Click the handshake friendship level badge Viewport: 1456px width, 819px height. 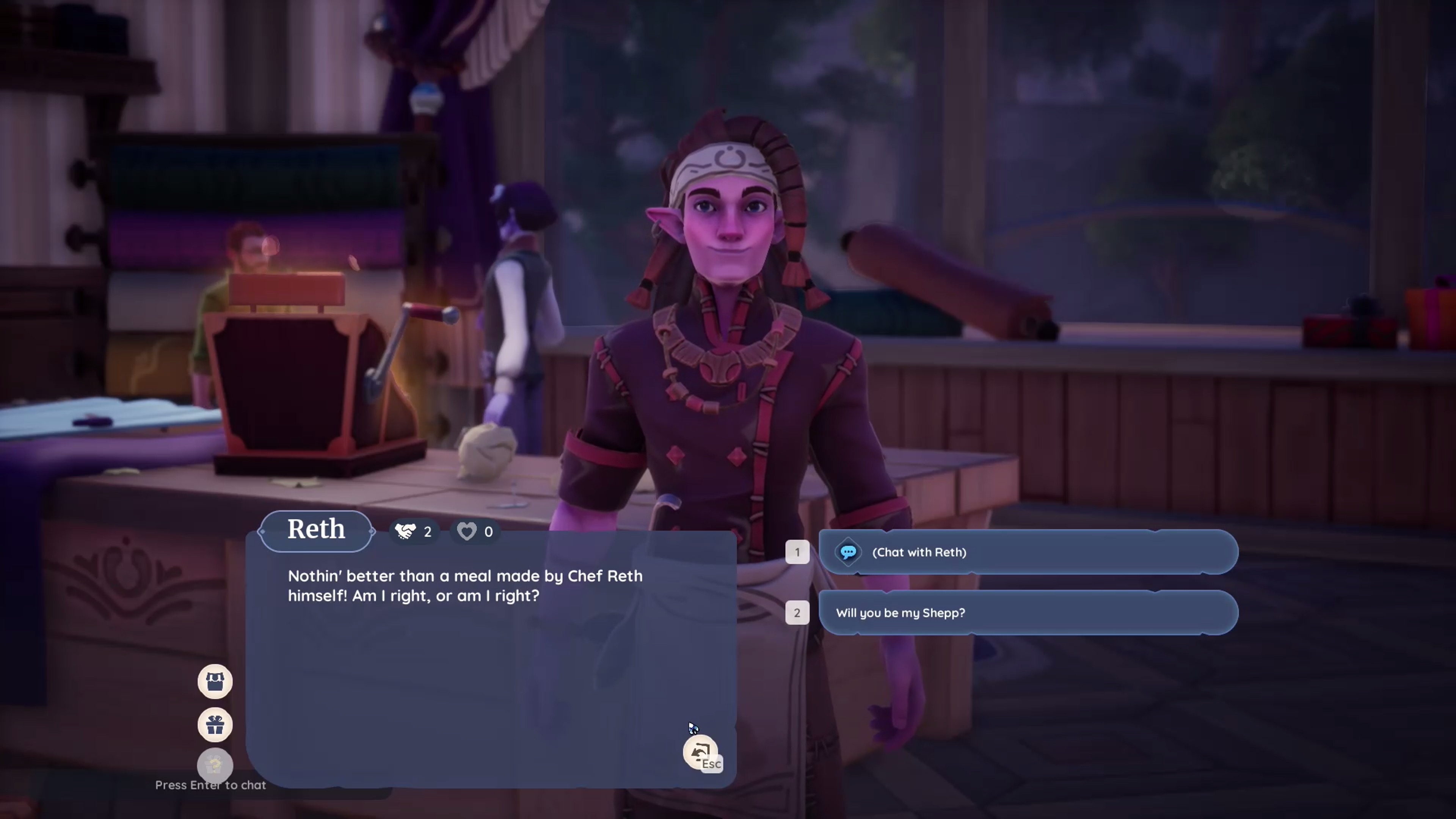[414, 532]
